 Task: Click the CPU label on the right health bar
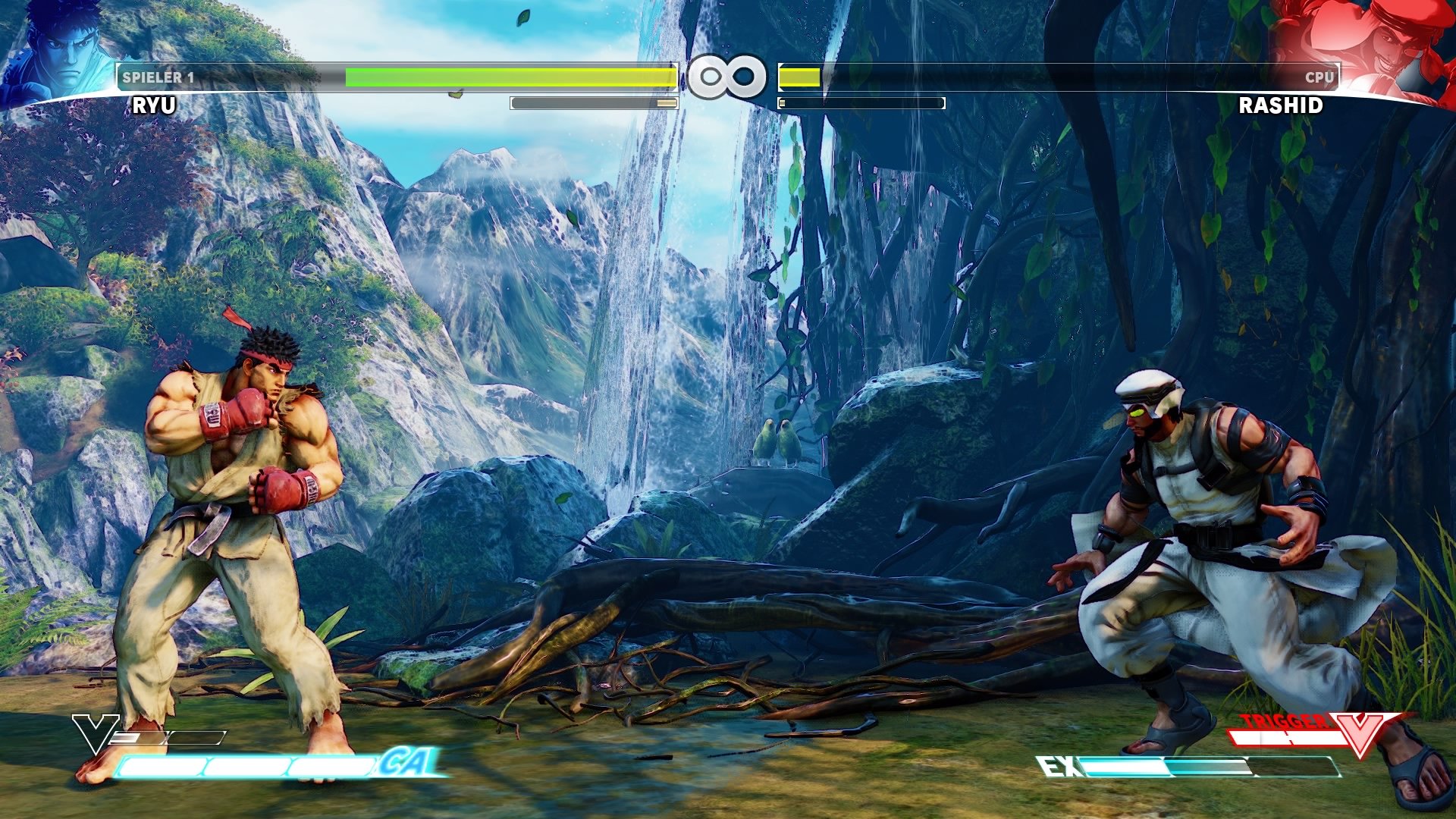click(x=1319, y=76)
